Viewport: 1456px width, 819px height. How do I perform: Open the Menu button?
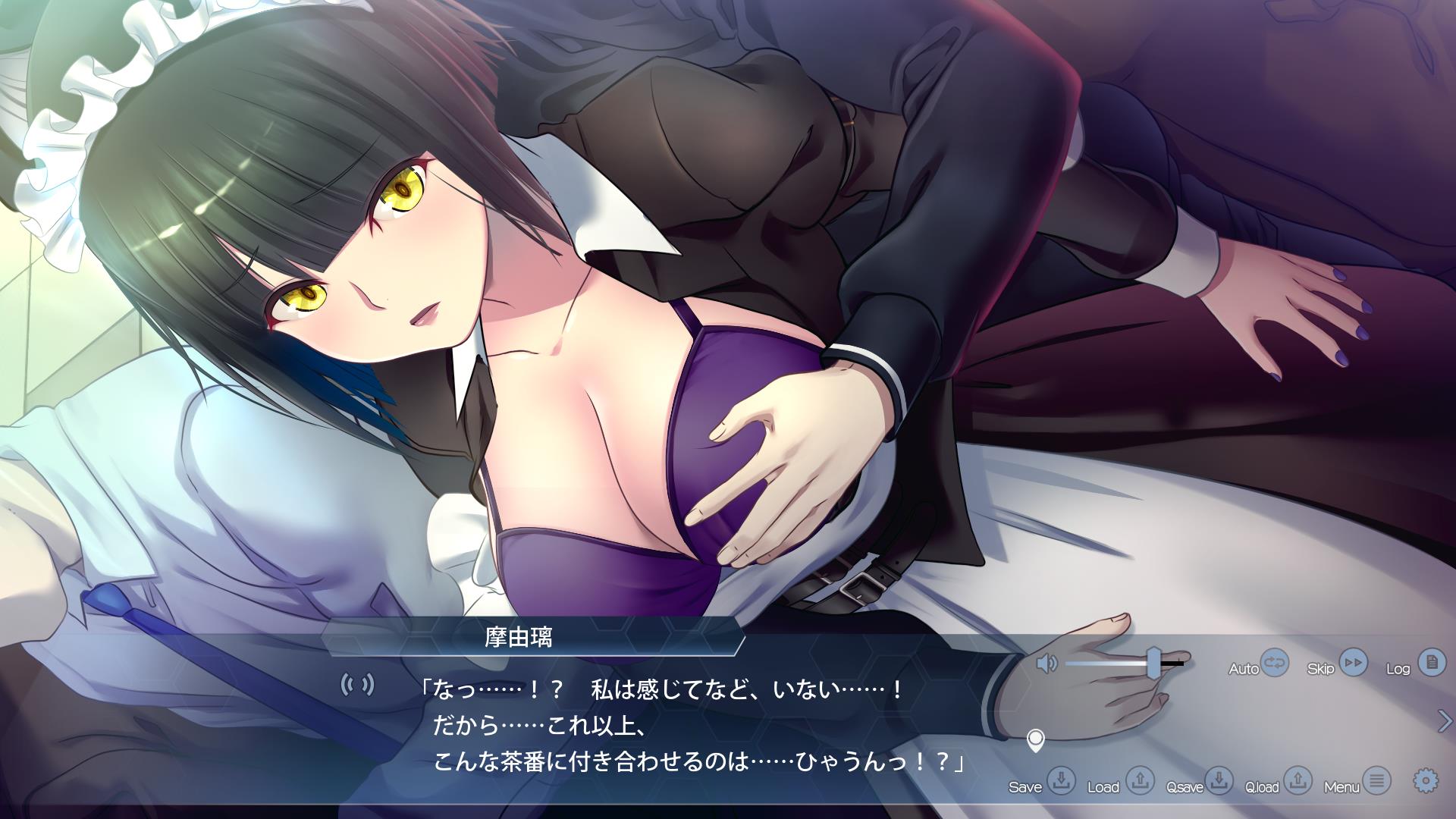(x=1376, y=780)
